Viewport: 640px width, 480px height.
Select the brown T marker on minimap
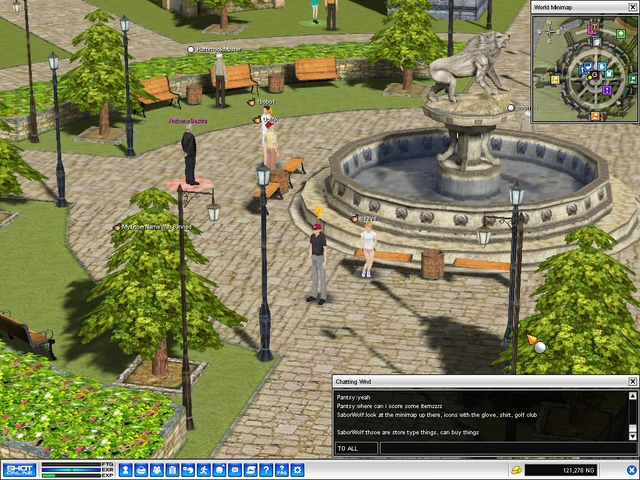594,26
